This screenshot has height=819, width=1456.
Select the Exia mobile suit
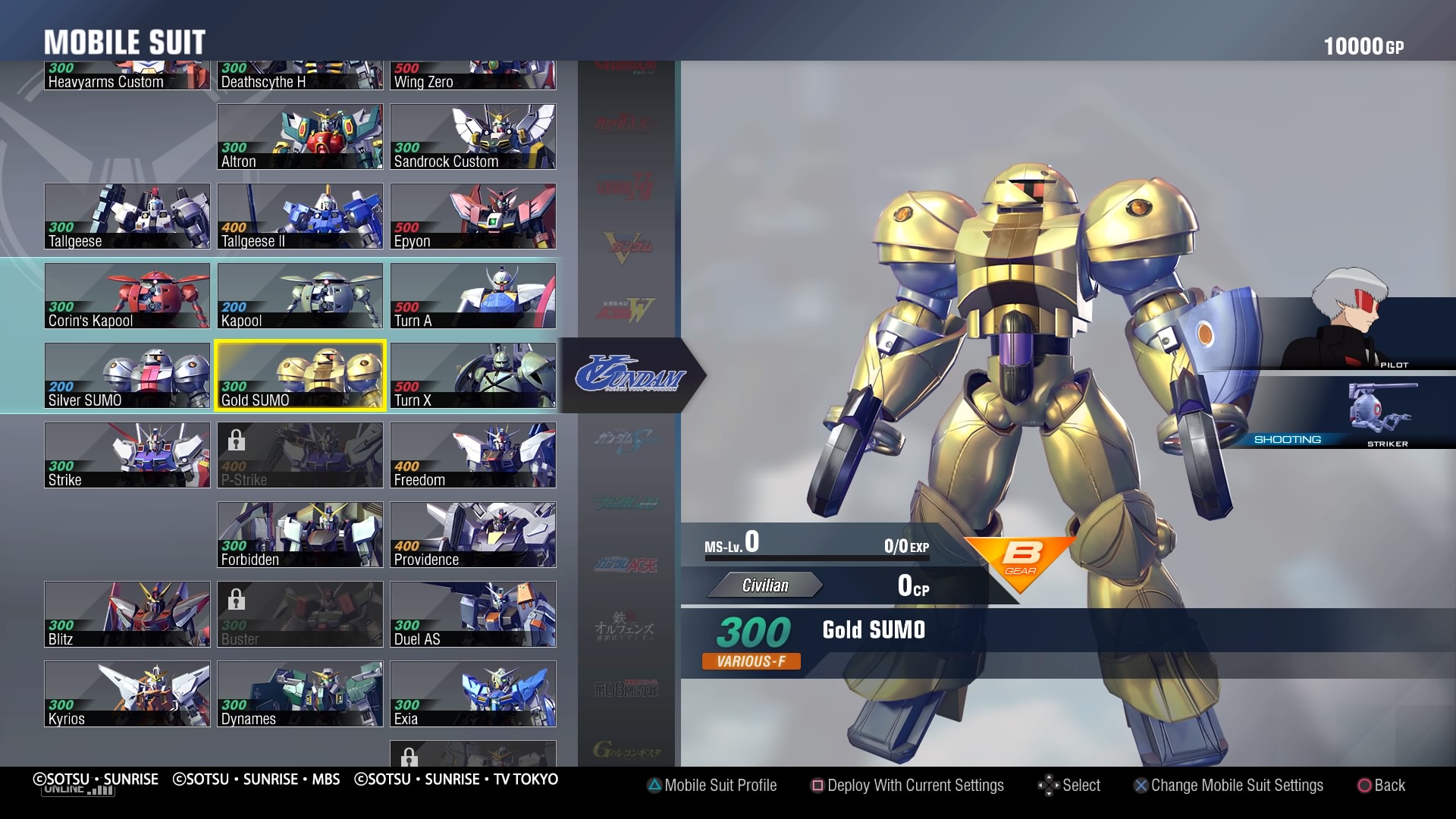point(473,694)
